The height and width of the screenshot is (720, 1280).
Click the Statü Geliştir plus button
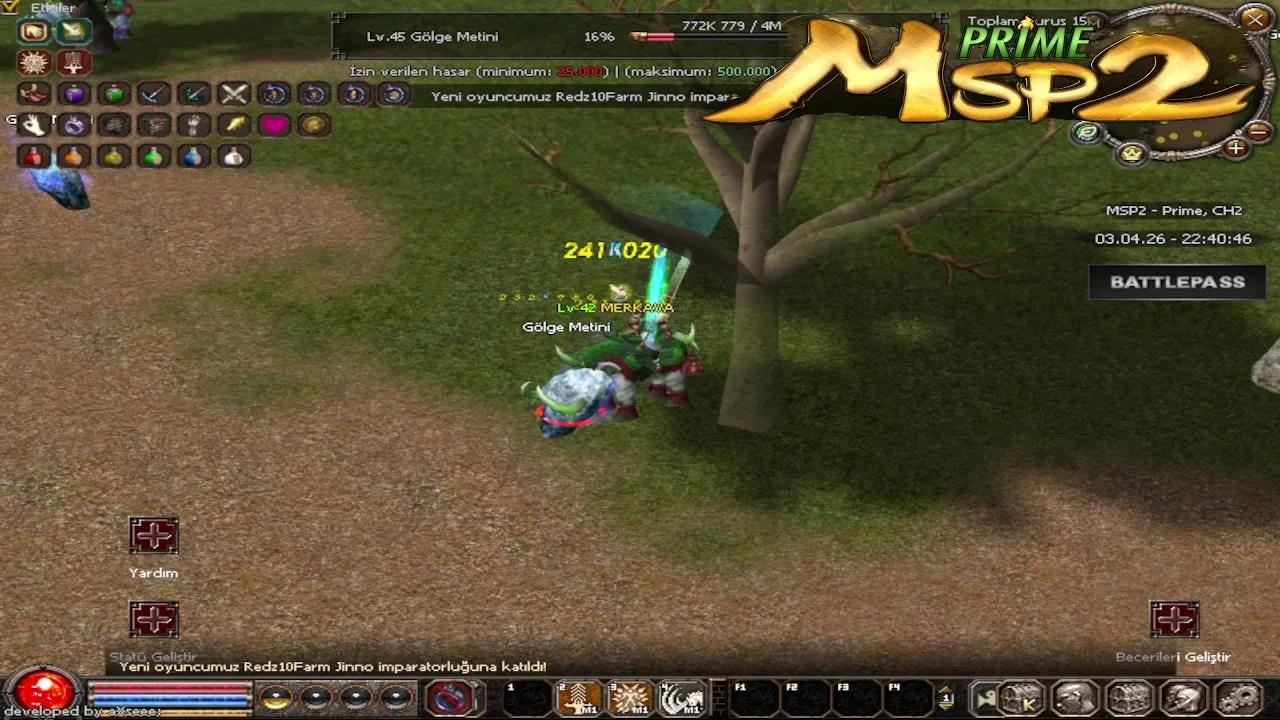[x=153, y=620]
